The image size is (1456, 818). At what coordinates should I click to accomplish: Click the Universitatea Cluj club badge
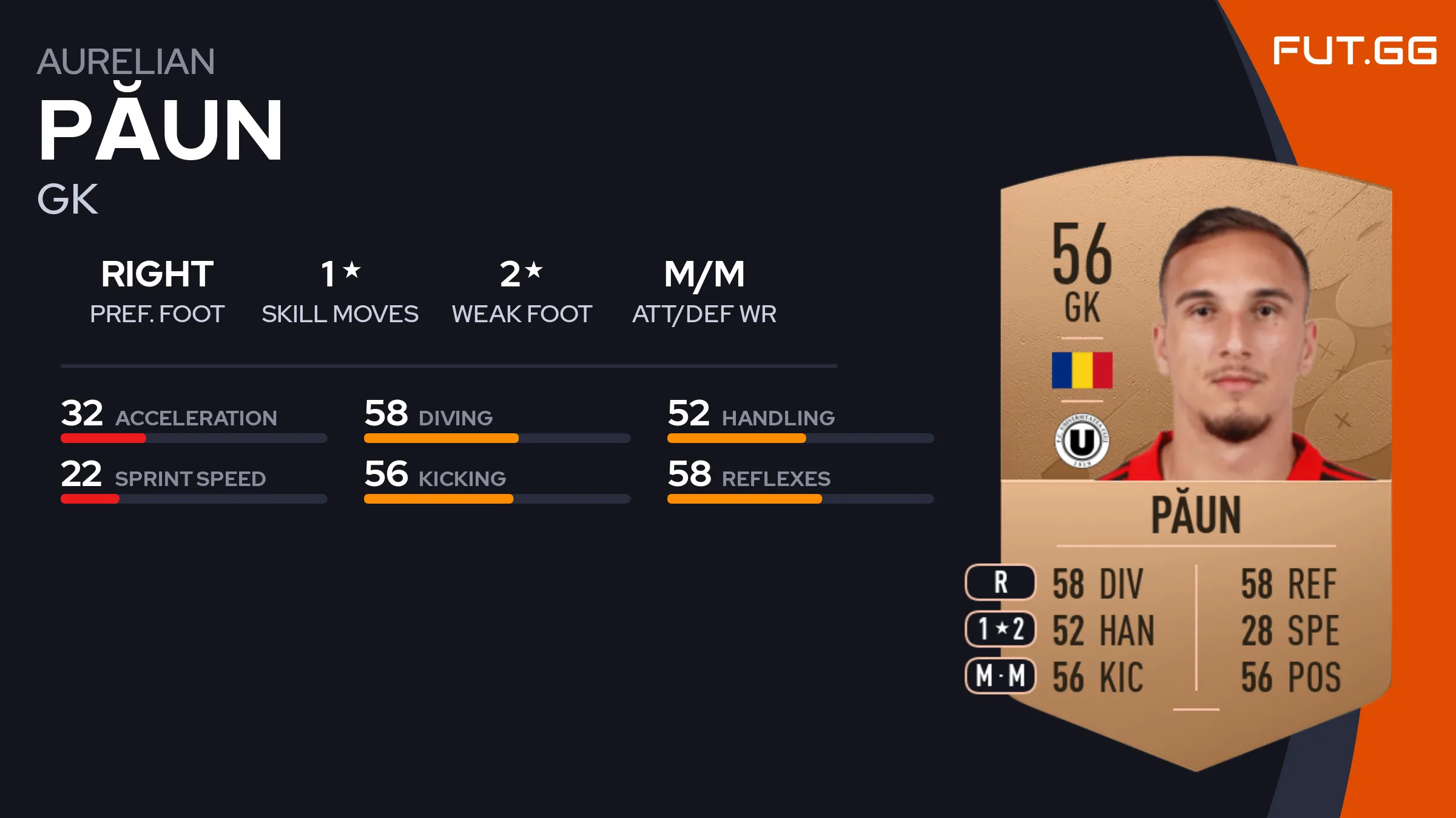pyautogui.click(x=1082, y=441)
